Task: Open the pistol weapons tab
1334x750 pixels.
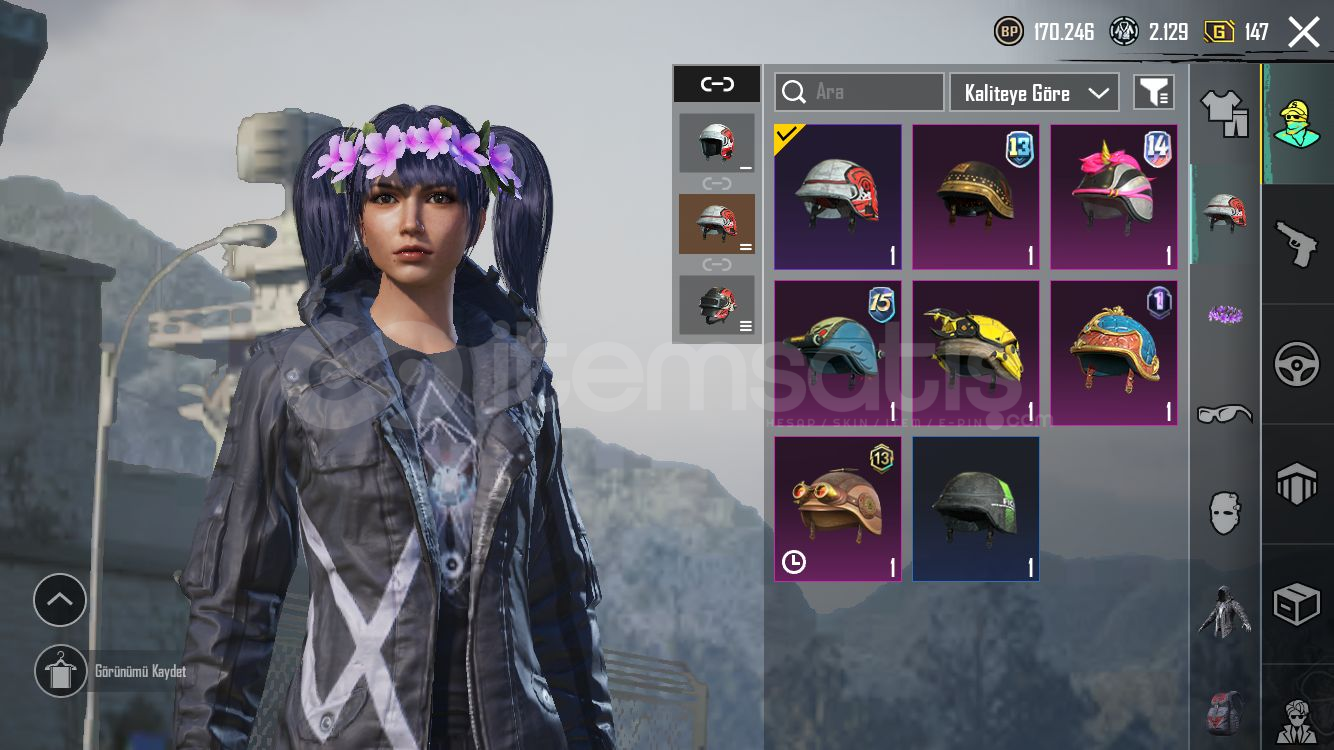Action: point(1297,244)
